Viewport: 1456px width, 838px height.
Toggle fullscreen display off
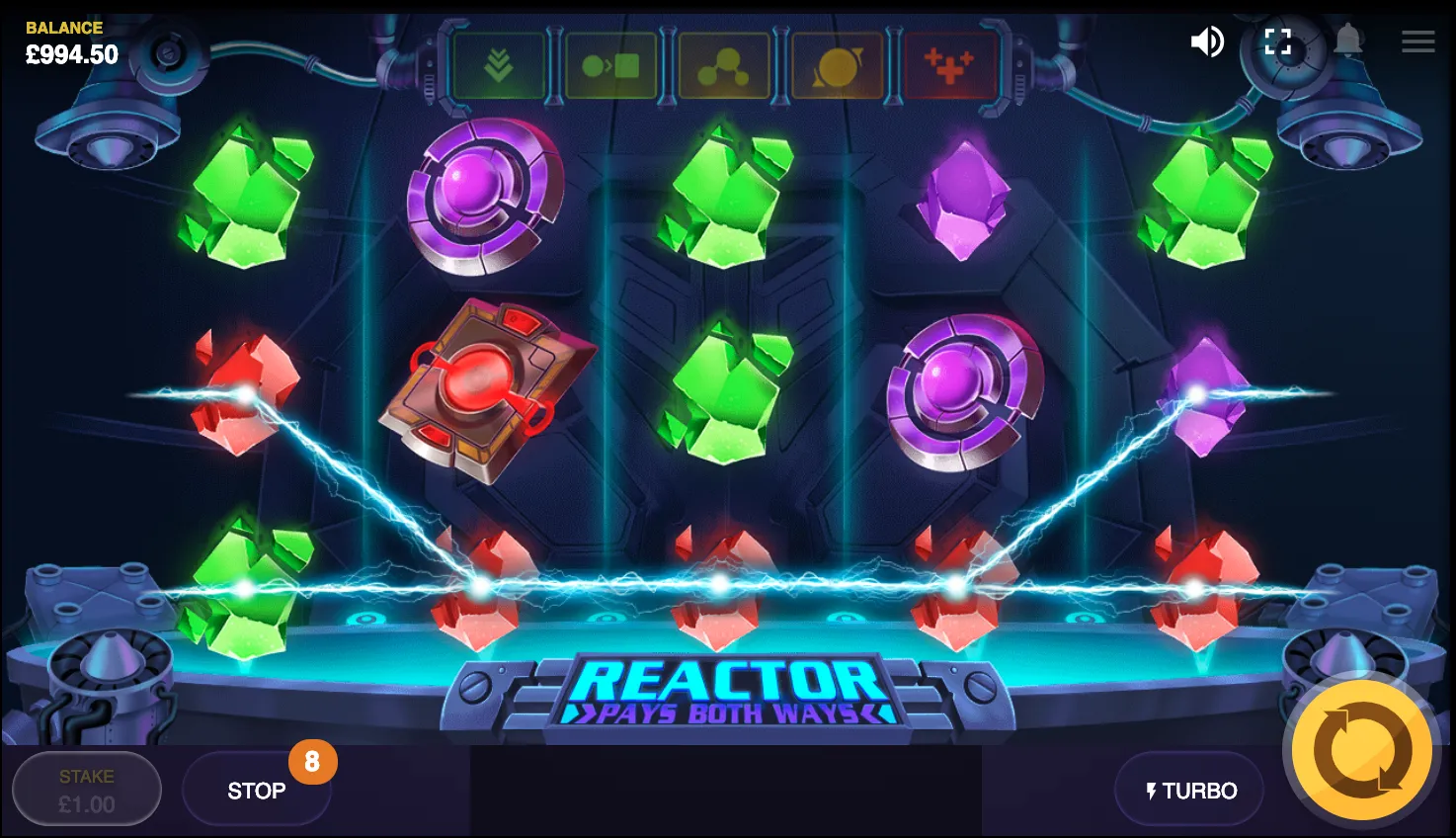click(1277, 42)
